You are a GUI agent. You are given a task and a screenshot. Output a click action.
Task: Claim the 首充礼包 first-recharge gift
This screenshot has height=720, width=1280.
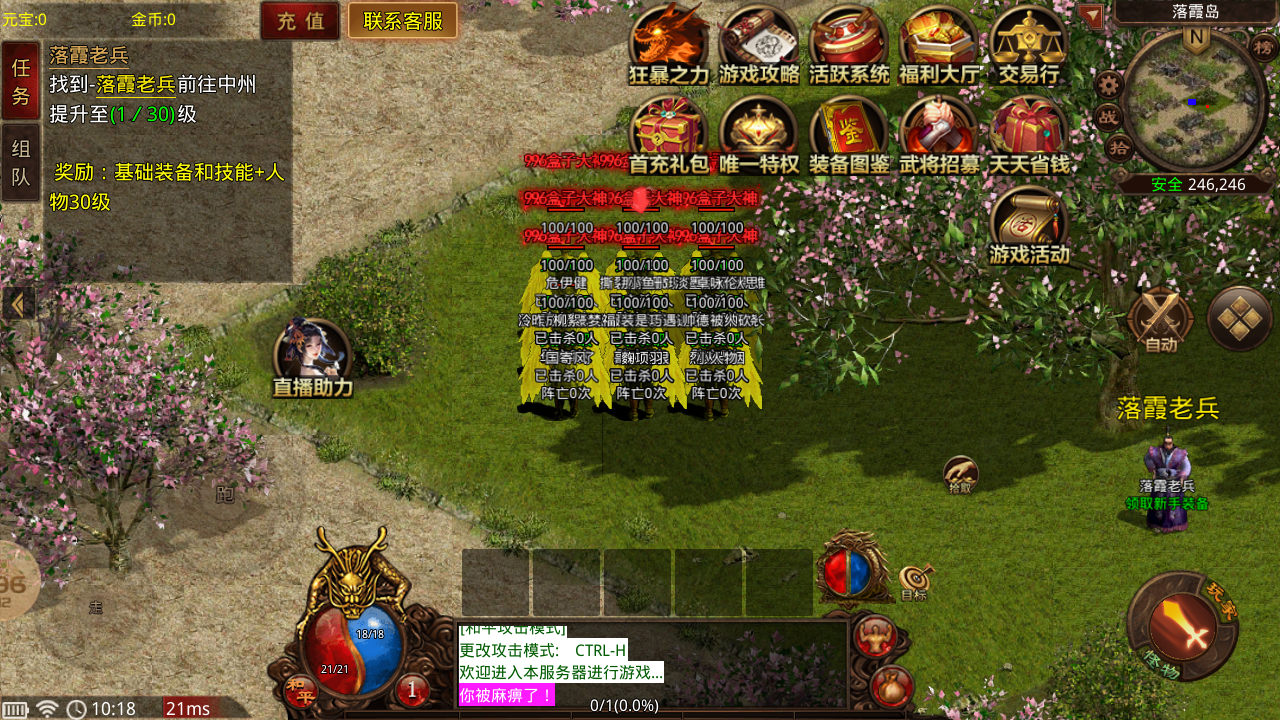(x=668, y=135)
